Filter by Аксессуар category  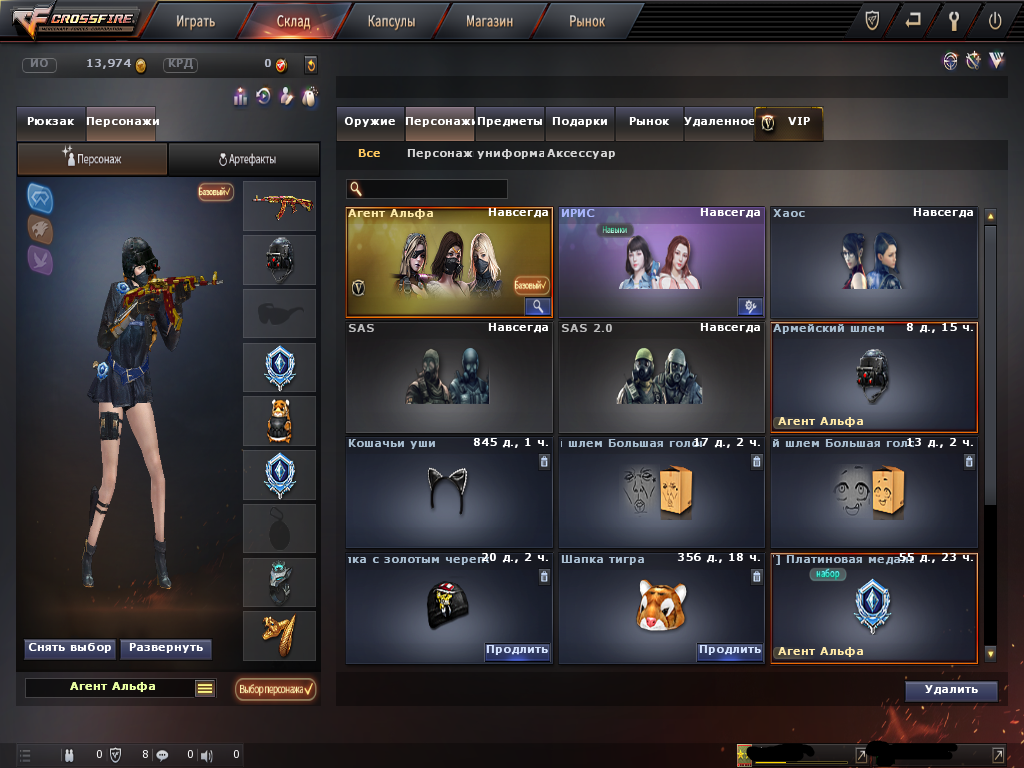click(x=581, y=154)
